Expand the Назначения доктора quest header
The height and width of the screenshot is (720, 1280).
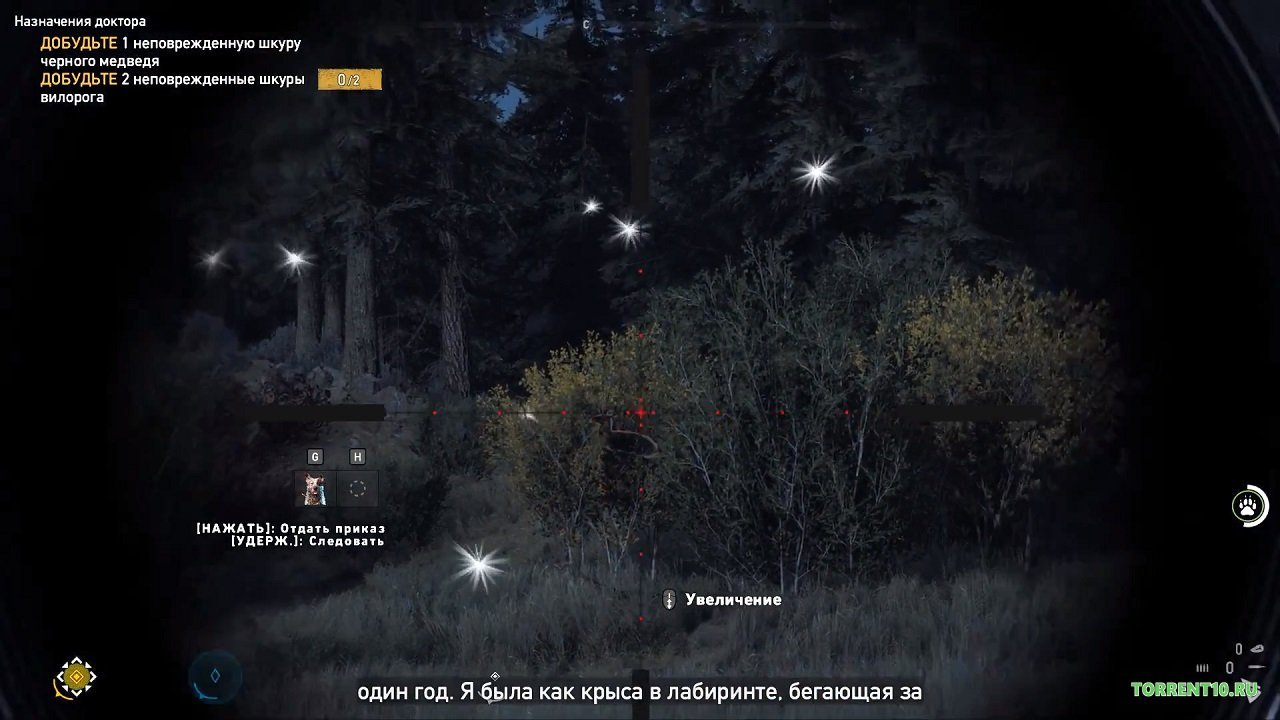(82, 19)
